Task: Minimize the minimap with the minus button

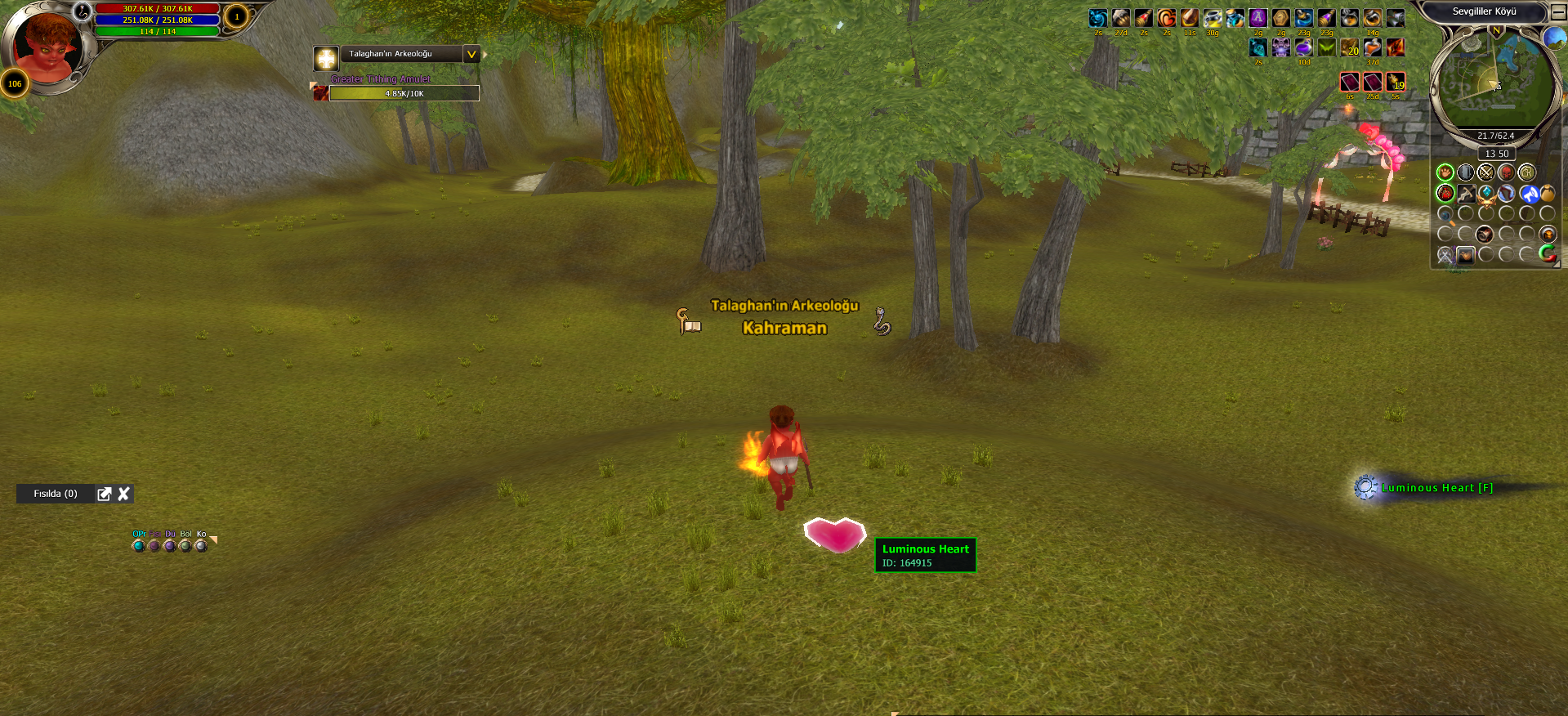Action: (x=1558, y=12)
